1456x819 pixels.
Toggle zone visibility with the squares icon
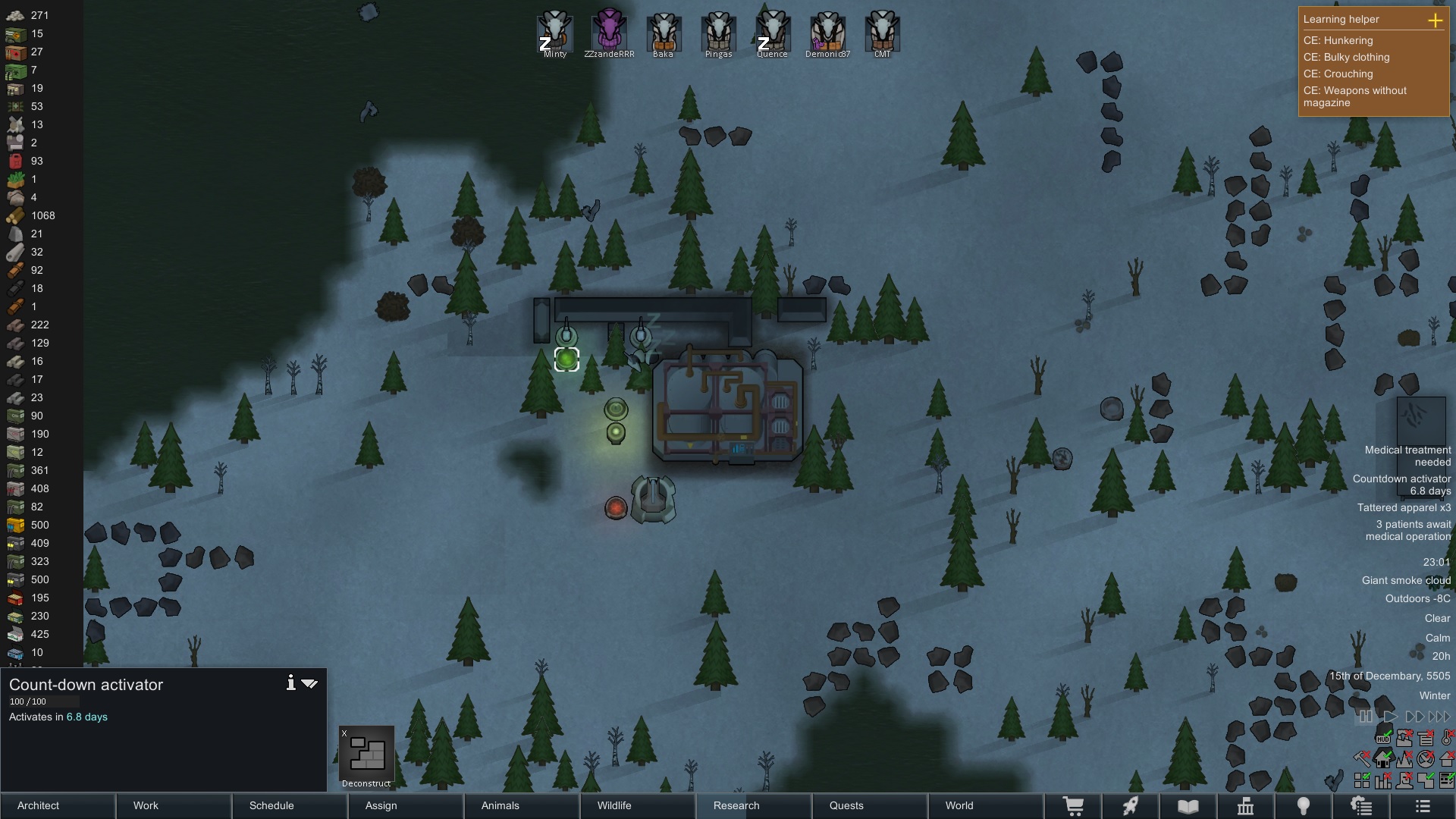[1362, 780]
